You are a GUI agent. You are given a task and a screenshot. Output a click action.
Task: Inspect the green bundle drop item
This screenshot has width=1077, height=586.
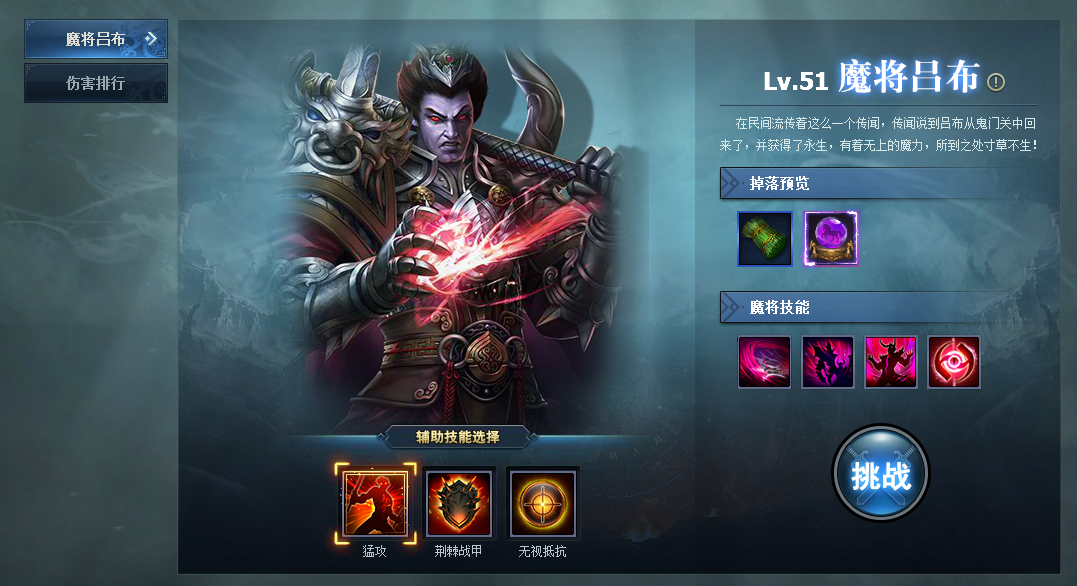pyautogui.click(x=765, y=239)
